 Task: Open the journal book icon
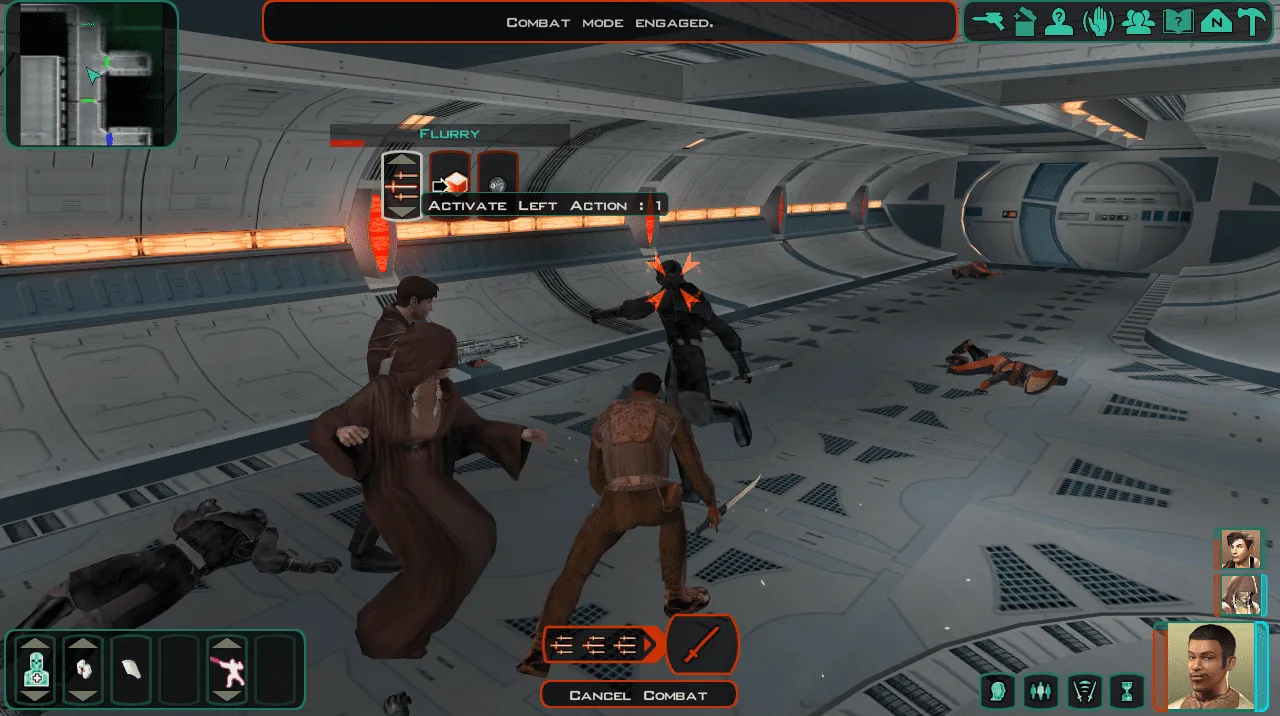(1177, 21)
